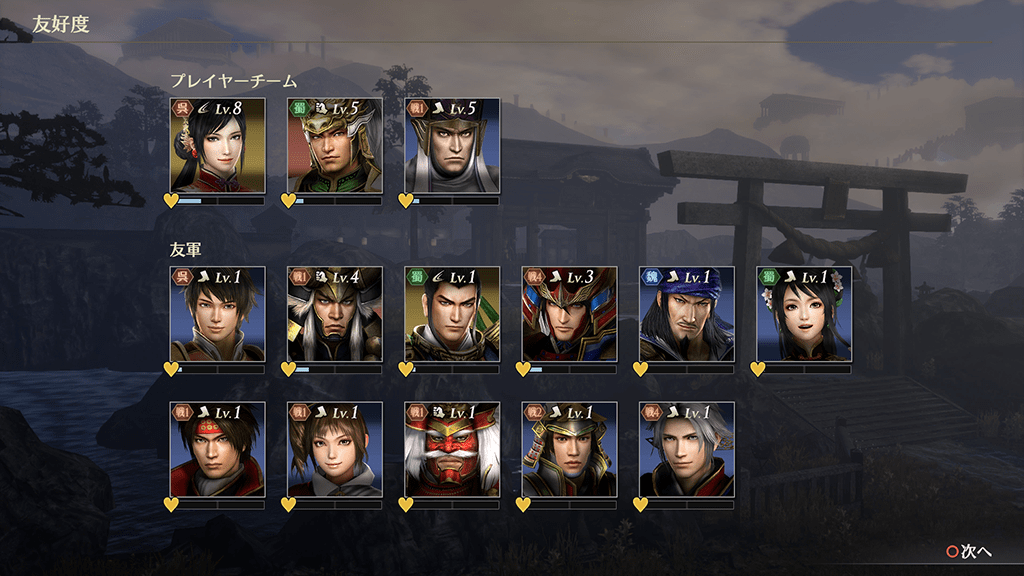Select the black-haired woman with red hair flower
1024x576 pixels.
point(217,146)
